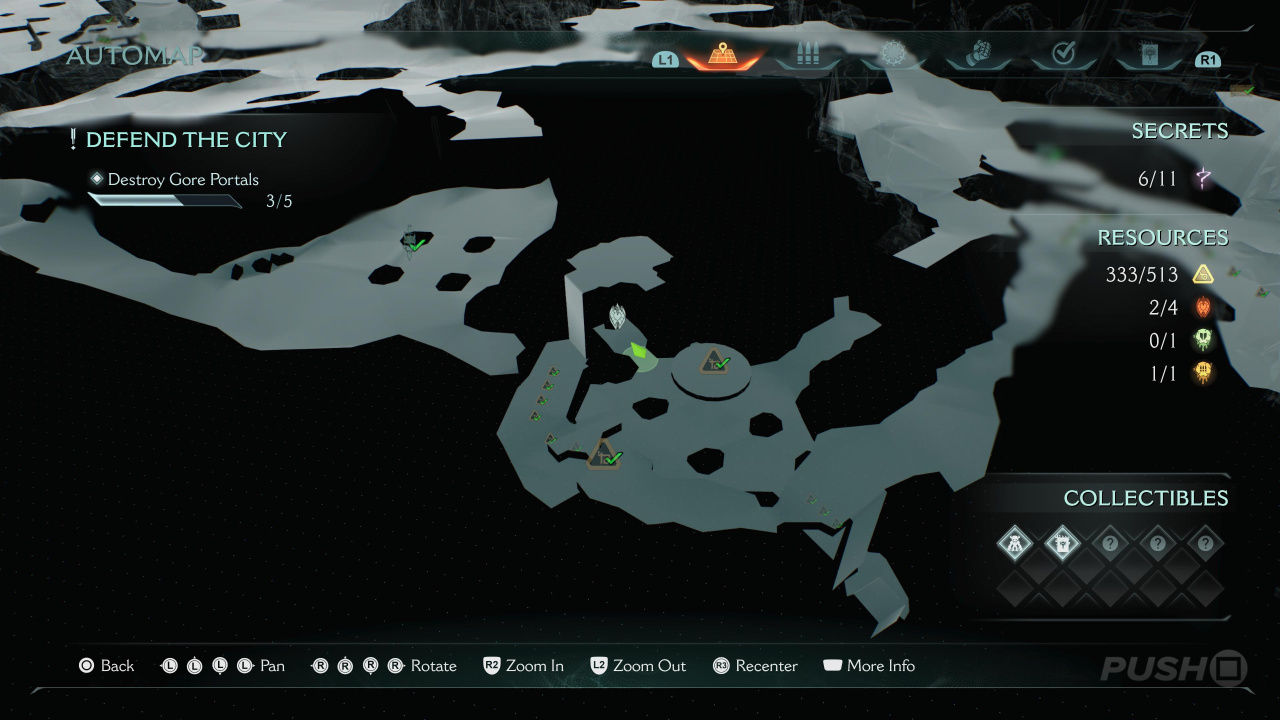Image resolution: width=1280 pixels, height=720 pixels.
Task: Open the checkmark challenges tab
Action: (1064, 55)
